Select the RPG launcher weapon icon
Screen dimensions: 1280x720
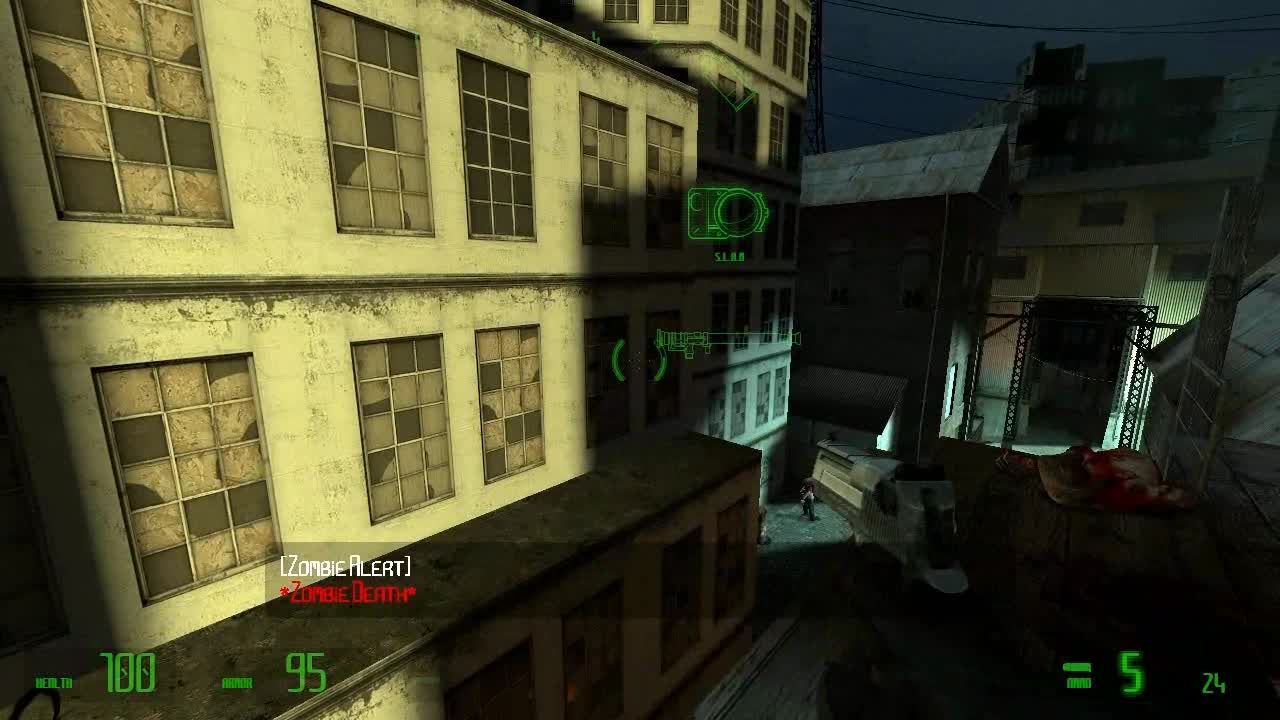pos(725,338)
